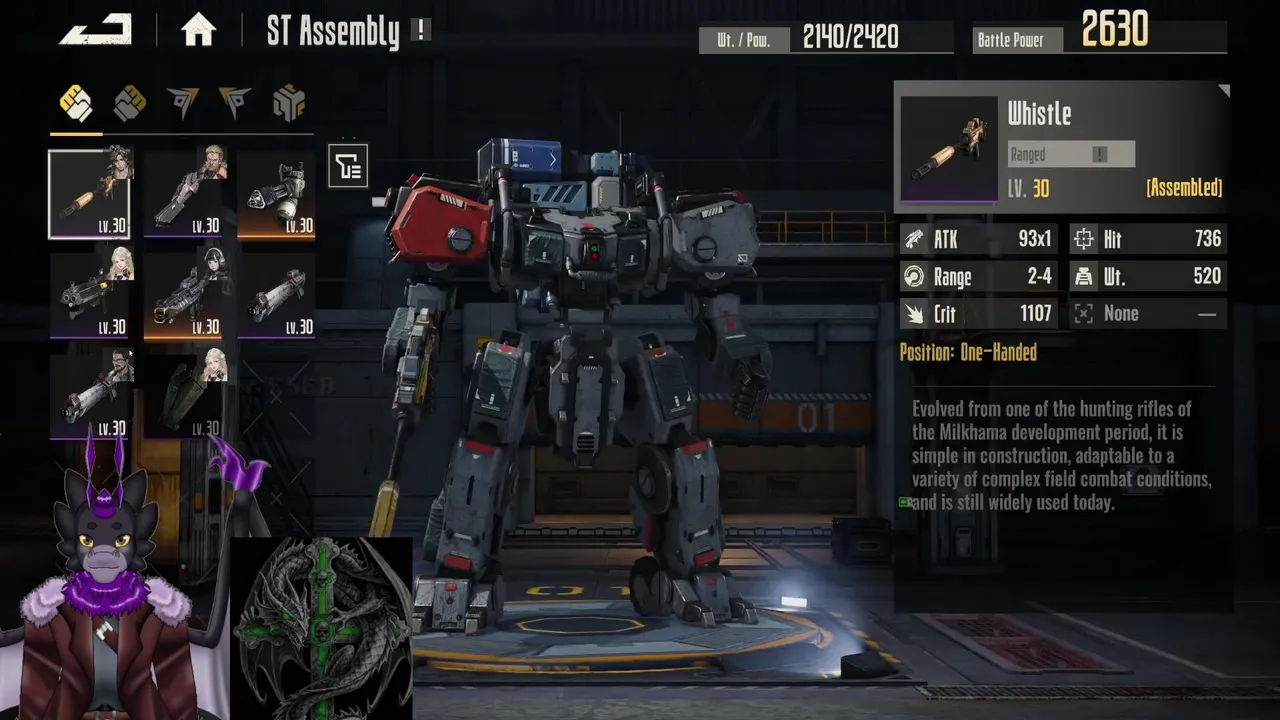Toggle the detail panel corner arrow
This screenshot has height=720, width=1280.
[x=1223, y=91]
